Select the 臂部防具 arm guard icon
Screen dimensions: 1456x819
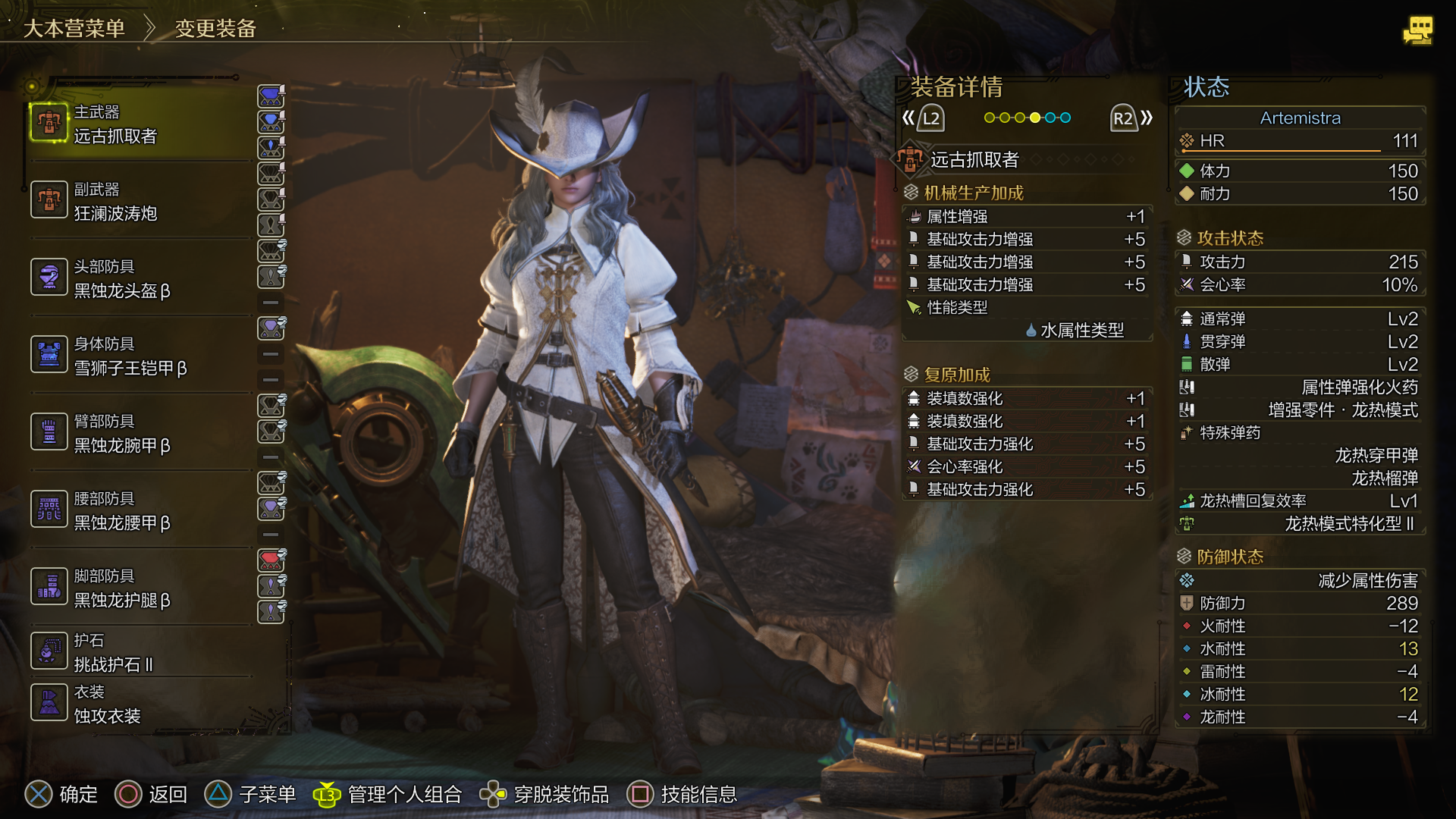click(x=49, y=432)
